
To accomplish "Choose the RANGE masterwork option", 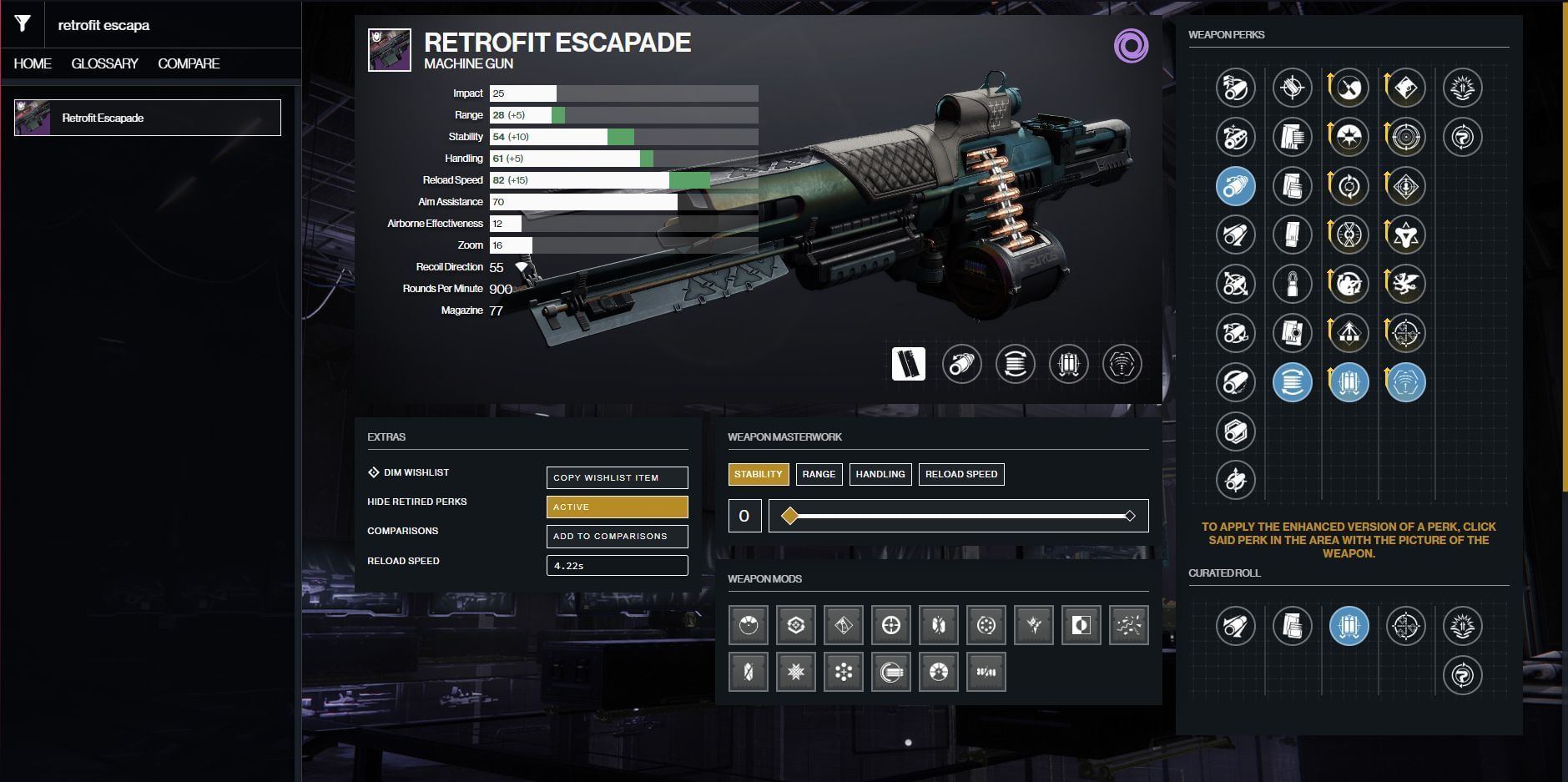I will pyautogui.click(x=819, y=474).
